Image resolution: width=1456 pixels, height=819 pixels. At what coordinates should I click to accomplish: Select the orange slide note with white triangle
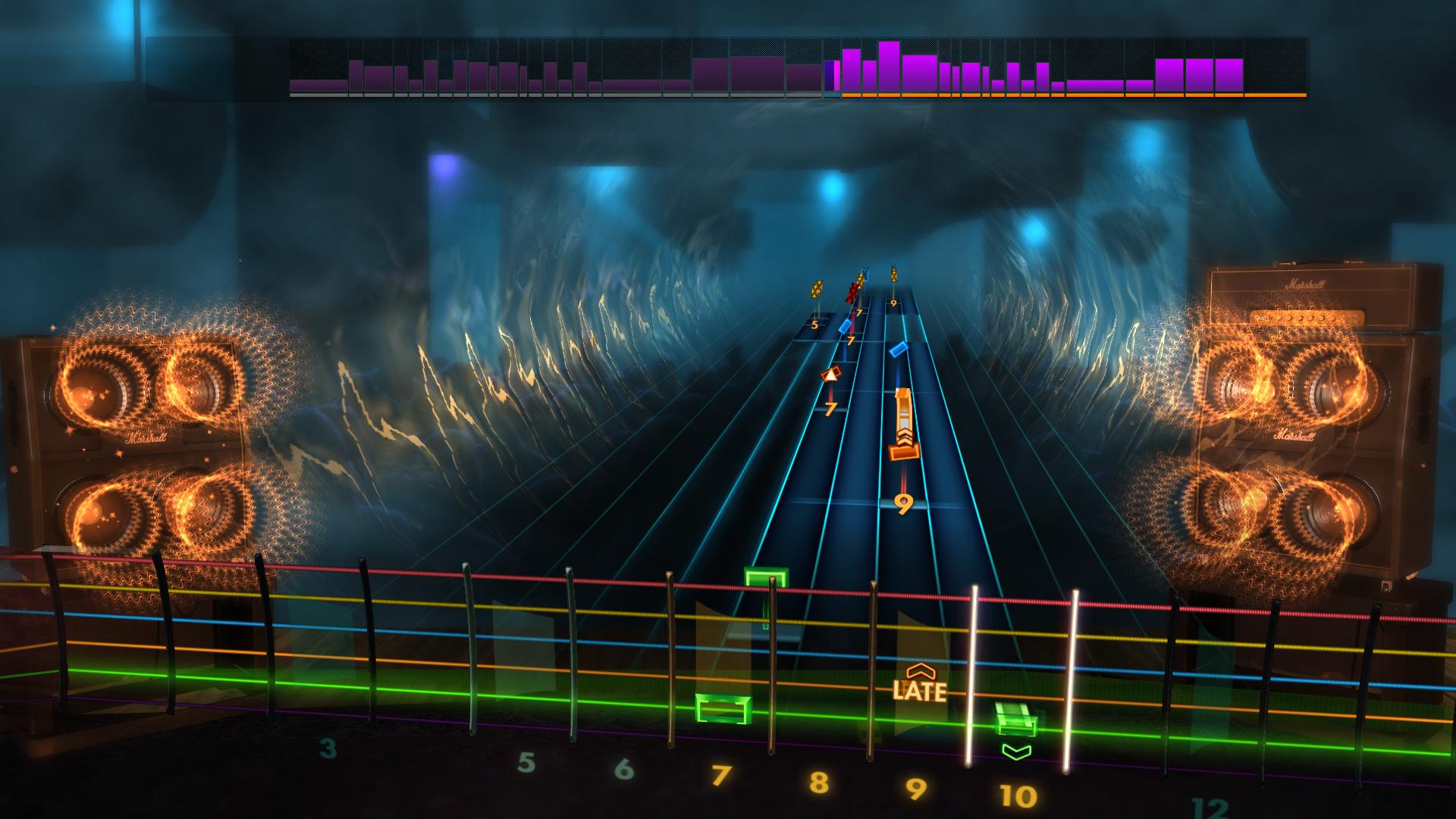(x=831, y=374)
